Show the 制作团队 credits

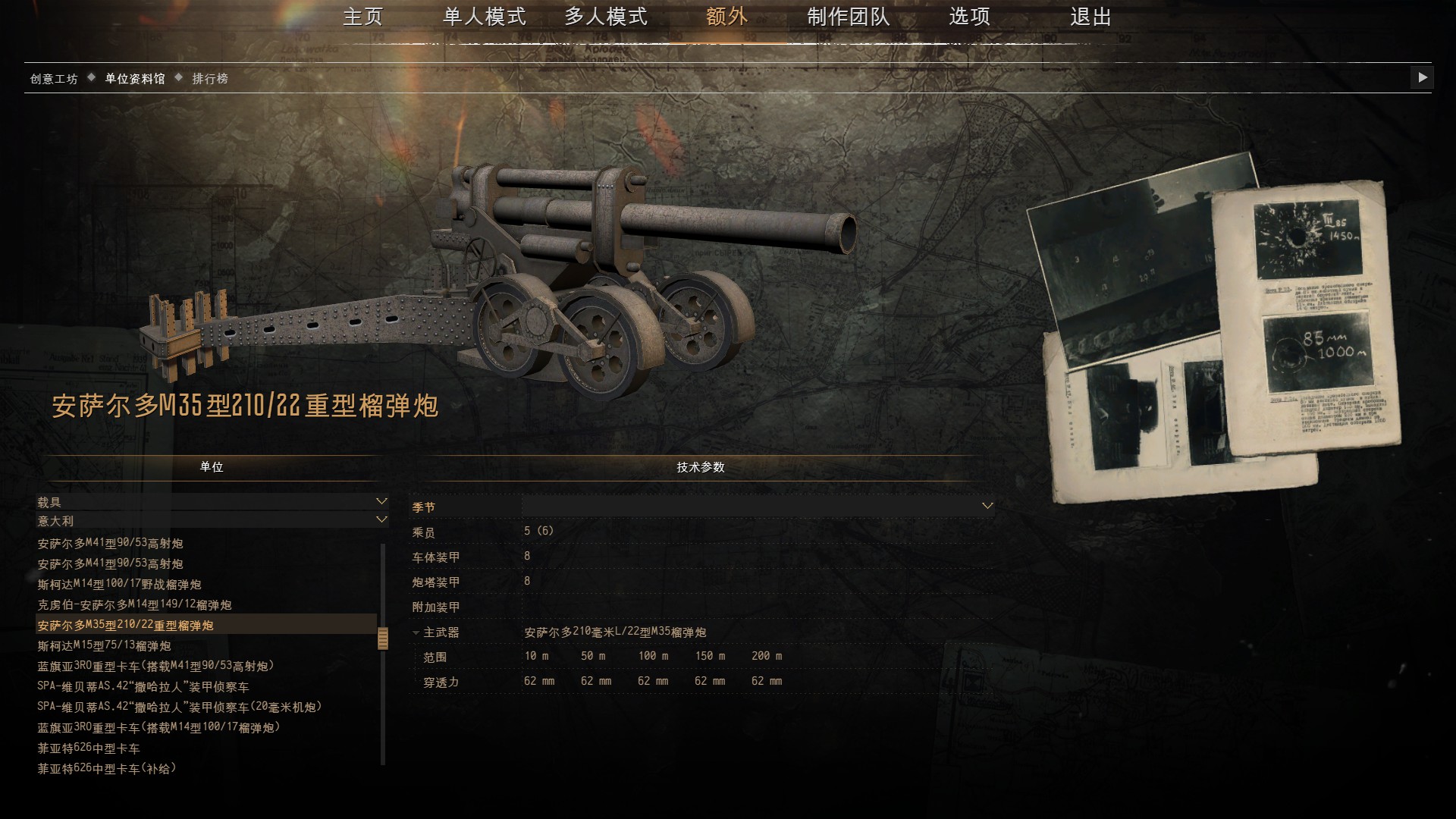(848, 17)
